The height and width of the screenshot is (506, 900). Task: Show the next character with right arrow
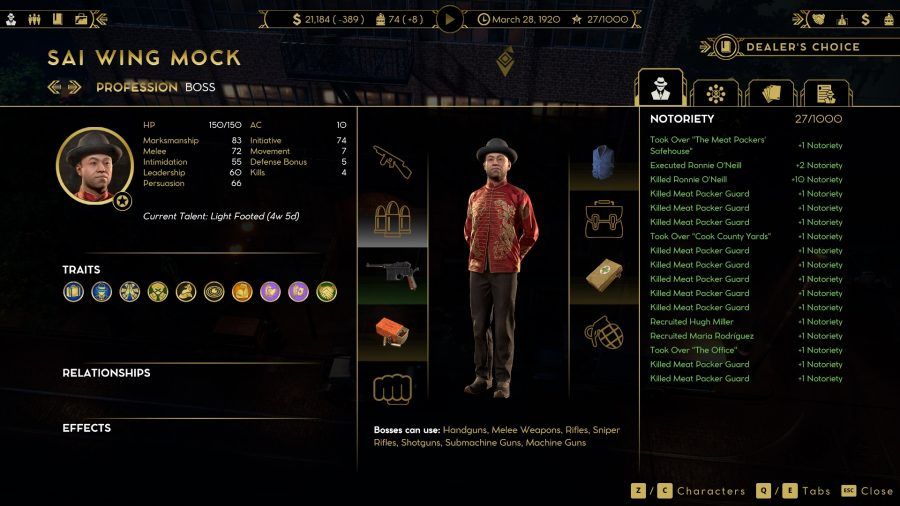click(76, 87)
